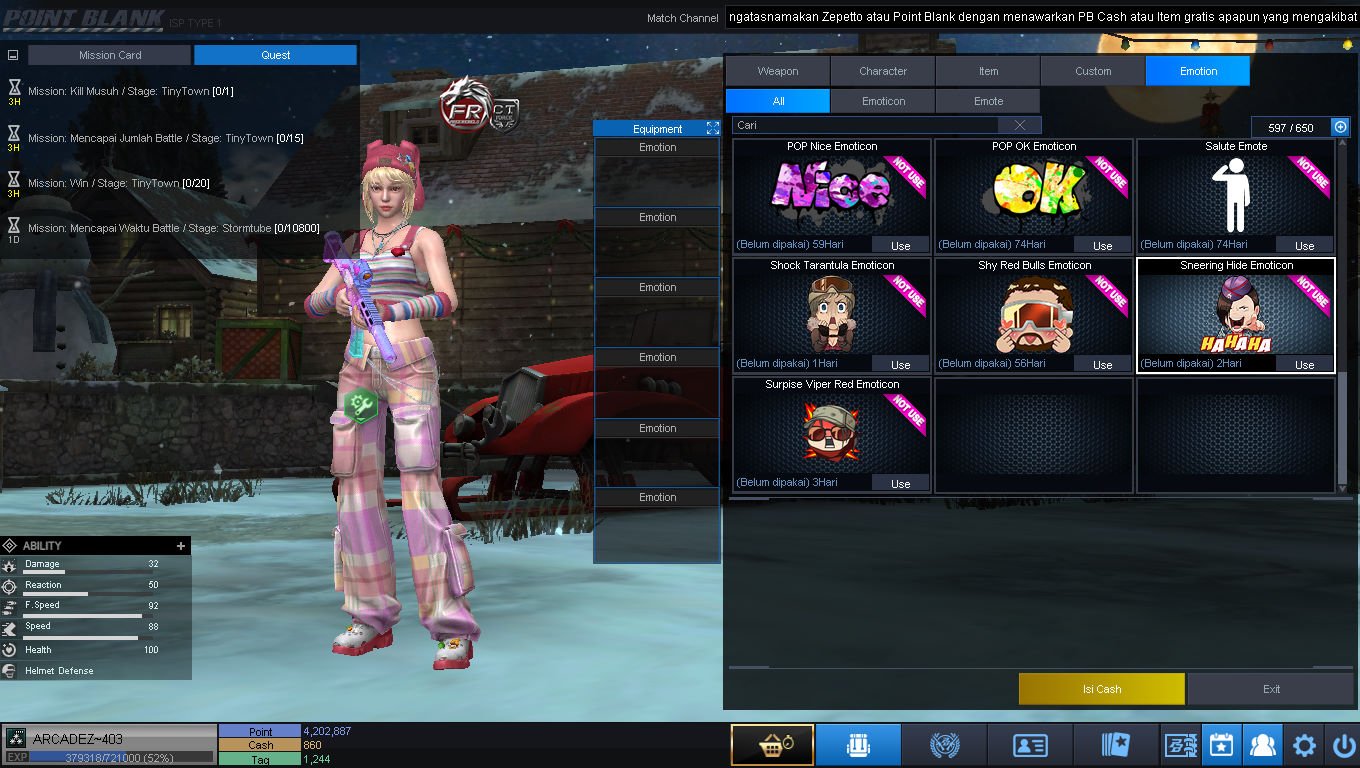Click the Cari search field
The image size is (1360, 768).
point(865,125)
